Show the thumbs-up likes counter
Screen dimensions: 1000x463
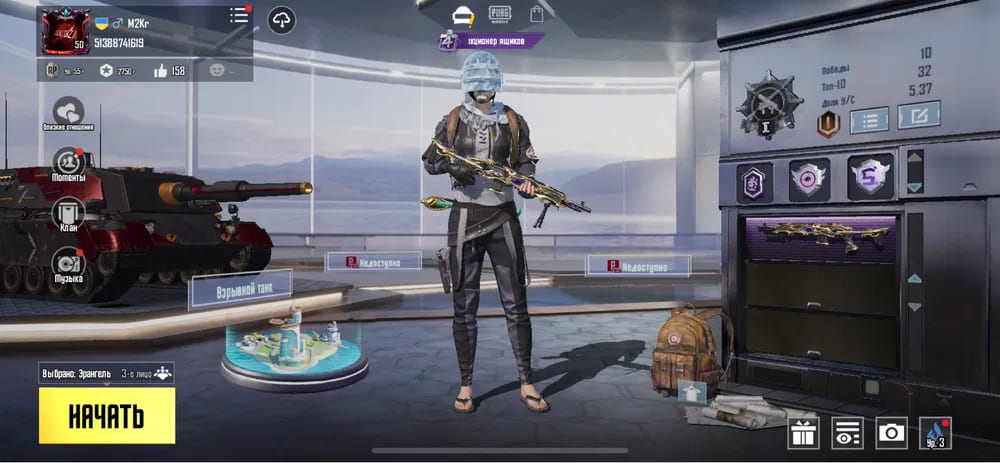[x=168, y=71]
